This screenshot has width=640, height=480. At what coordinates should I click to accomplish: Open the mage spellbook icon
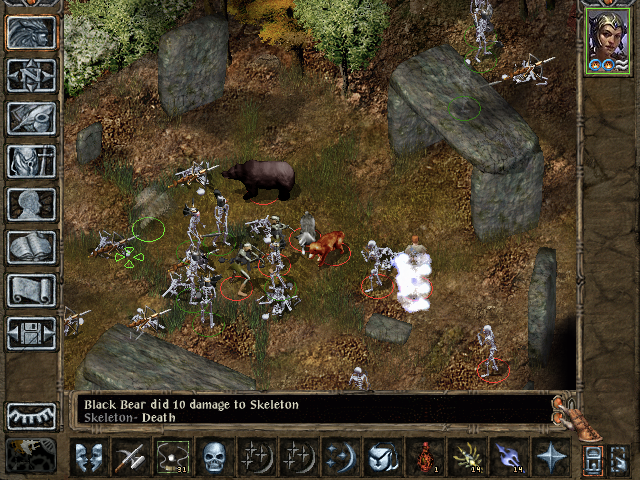pos(31,248)
